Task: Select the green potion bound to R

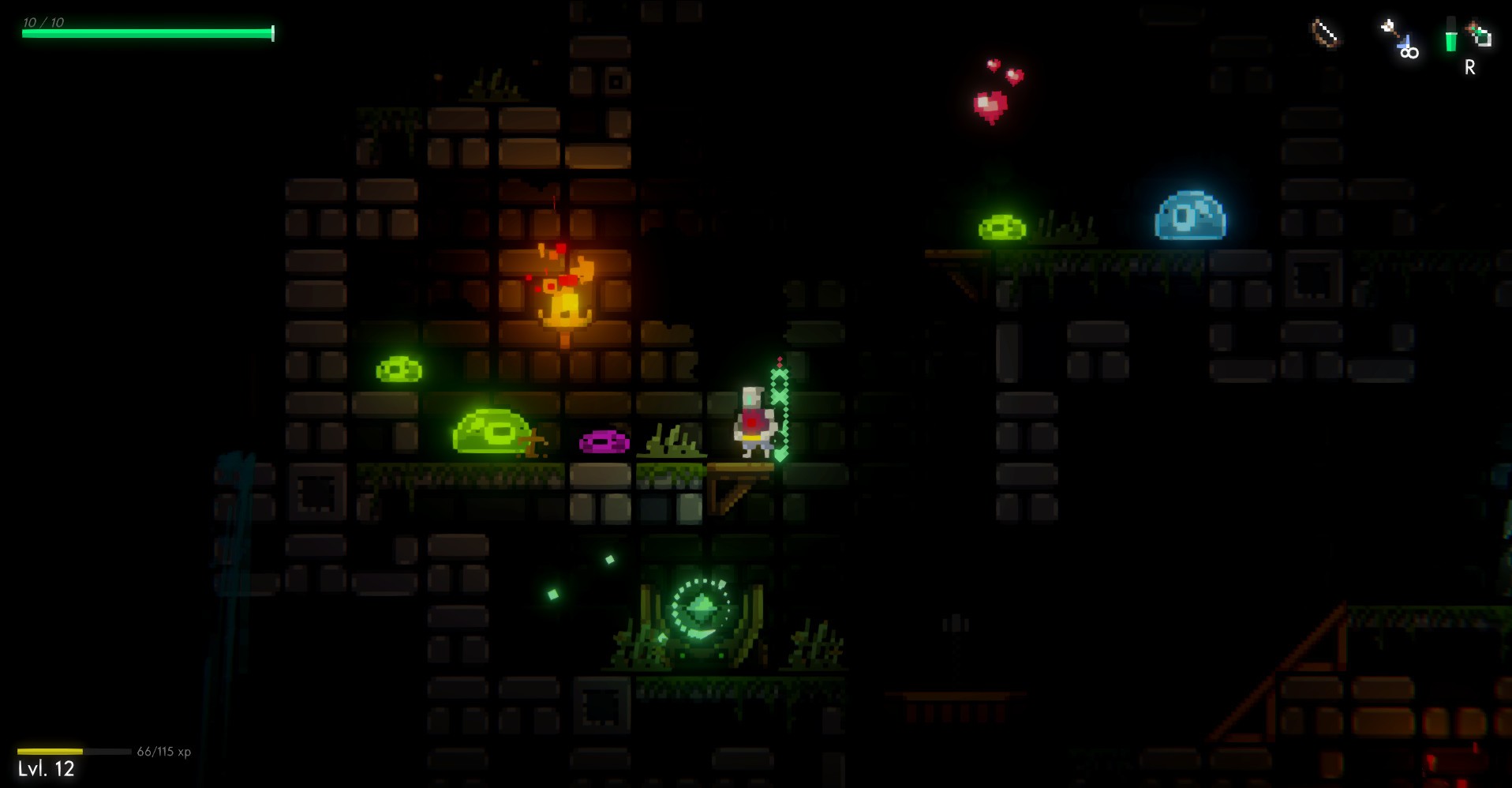Action: 1451,36
